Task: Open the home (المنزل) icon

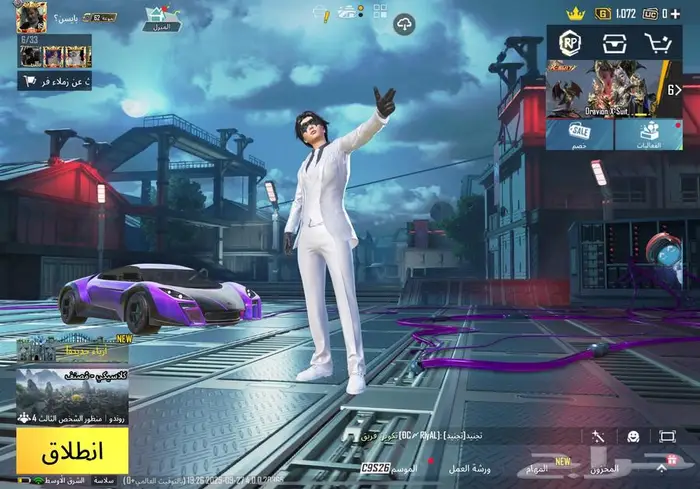Action: [162, 18]
